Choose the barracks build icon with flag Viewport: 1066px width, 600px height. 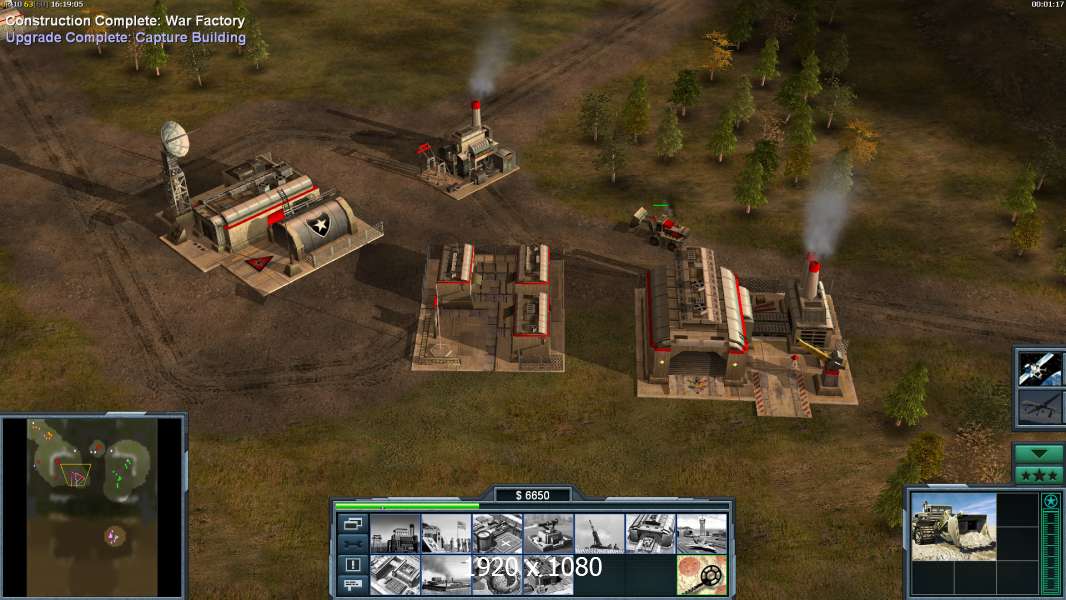point(446,533)
